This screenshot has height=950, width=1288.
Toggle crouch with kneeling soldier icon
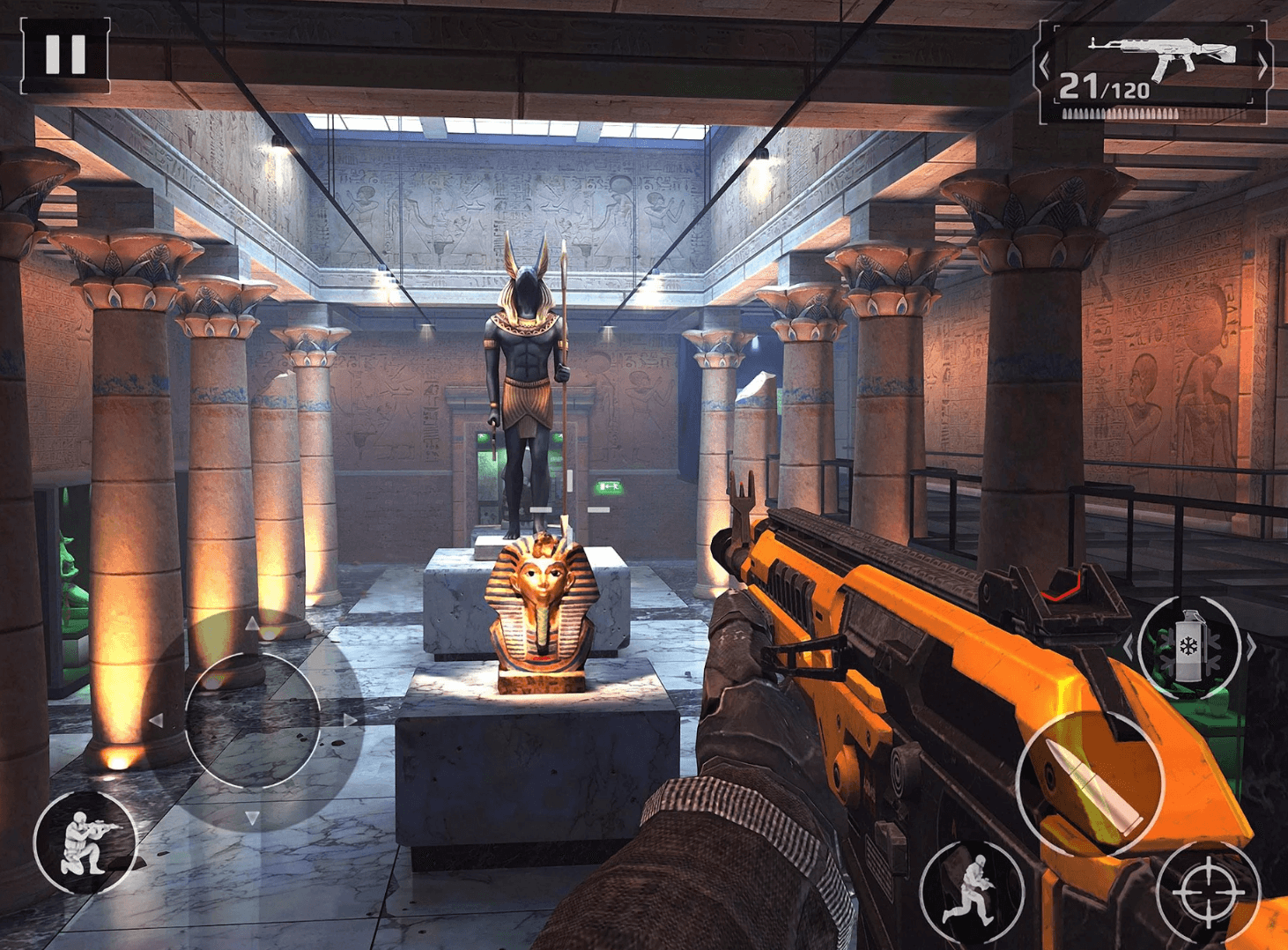85,842
